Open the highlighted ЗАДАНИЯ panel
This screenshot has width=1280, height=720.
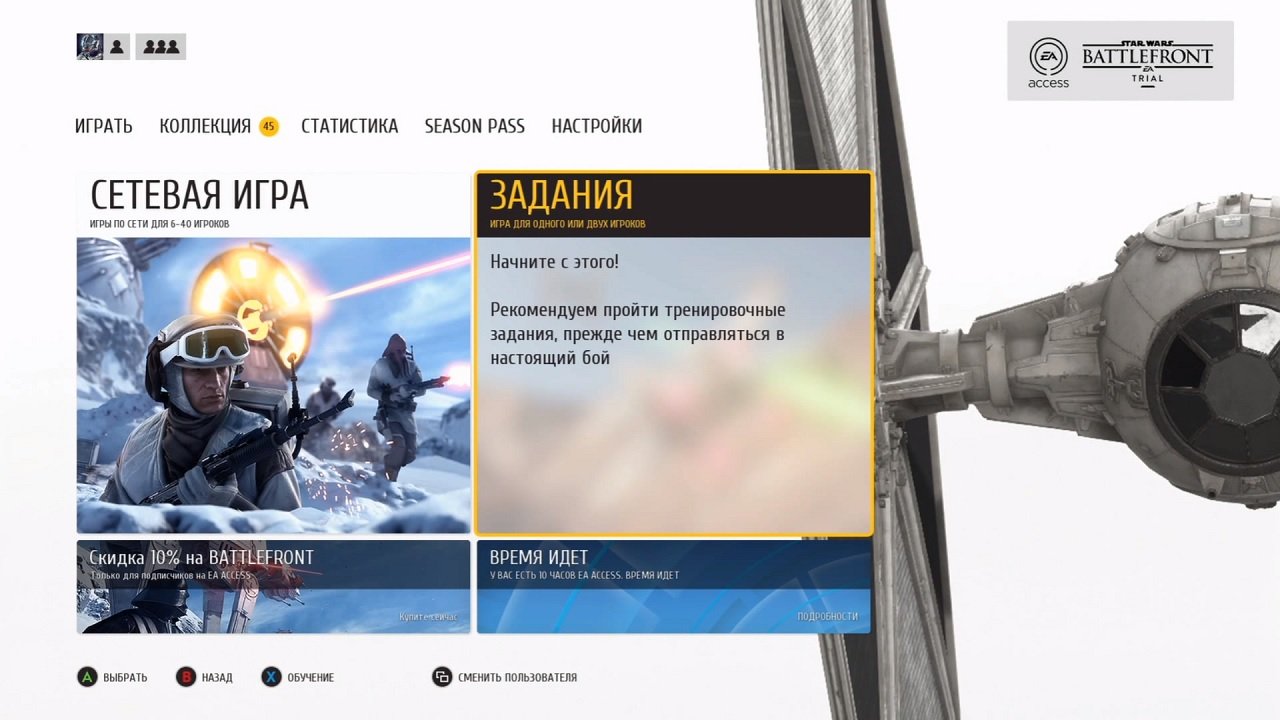coord(673,350)
